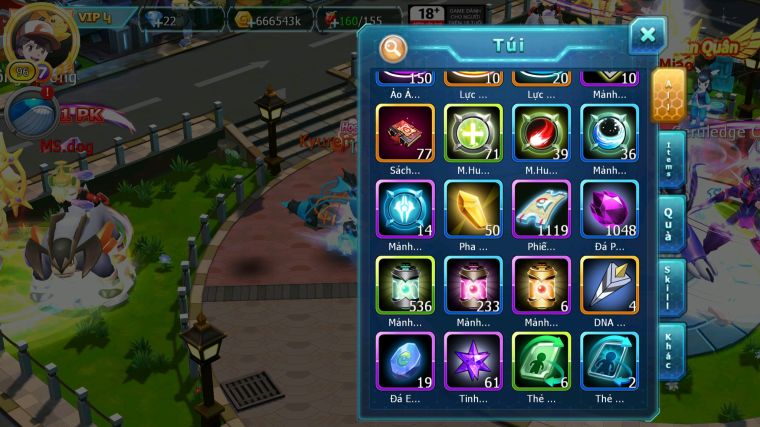Screen dimensions: 760x427
Task: Select the ticket item with count 1119
Action: coord(541,209)
